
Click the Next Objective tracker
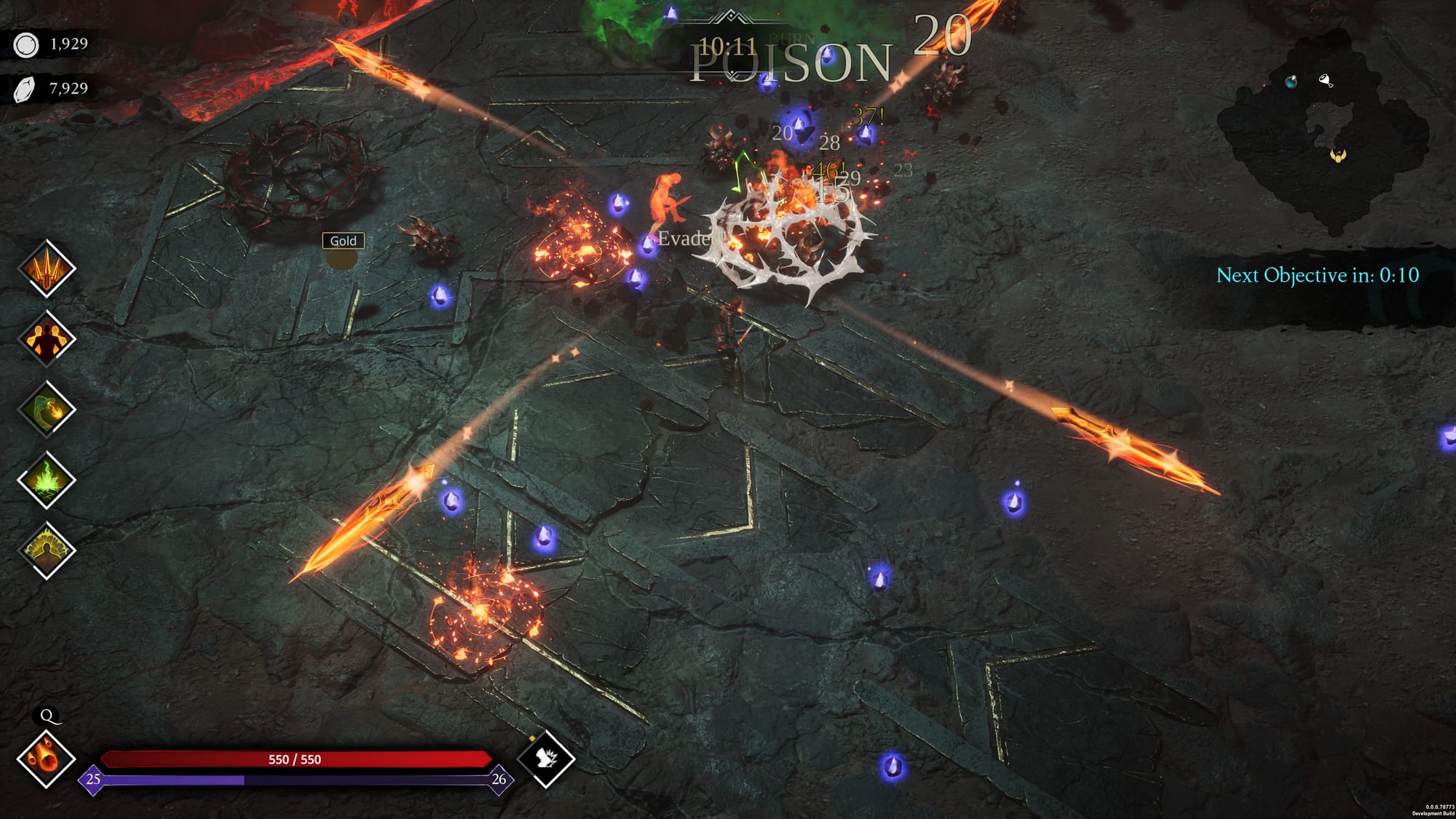tap(1317, 275)
